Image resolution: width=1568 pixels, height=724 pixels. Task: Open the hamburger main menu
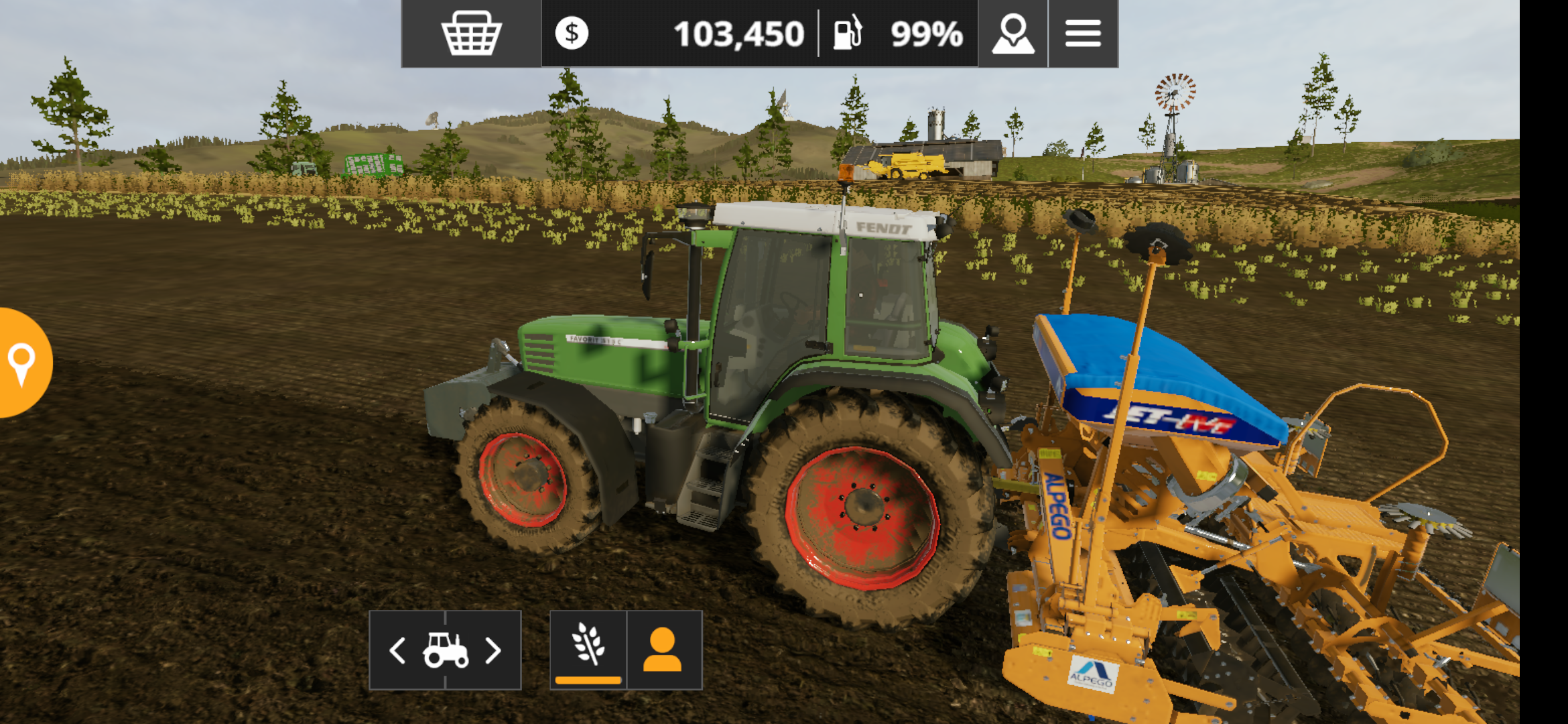[1083, 33]
